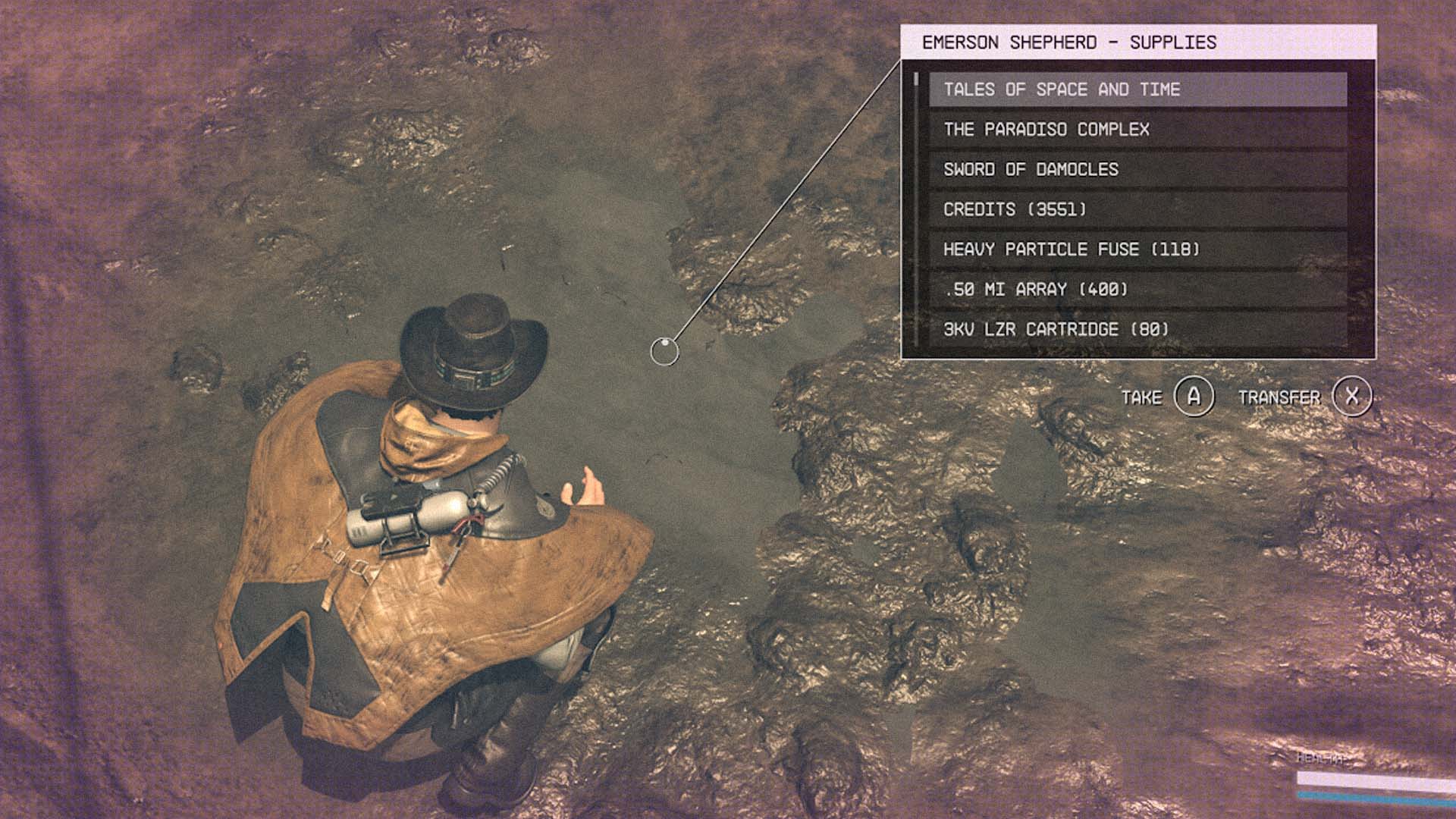Image resolution: width=1456 pixels, height=819 pixels.
Task: Select the 3KV LZR Cartridge row
Action: tap(1137, 329)
